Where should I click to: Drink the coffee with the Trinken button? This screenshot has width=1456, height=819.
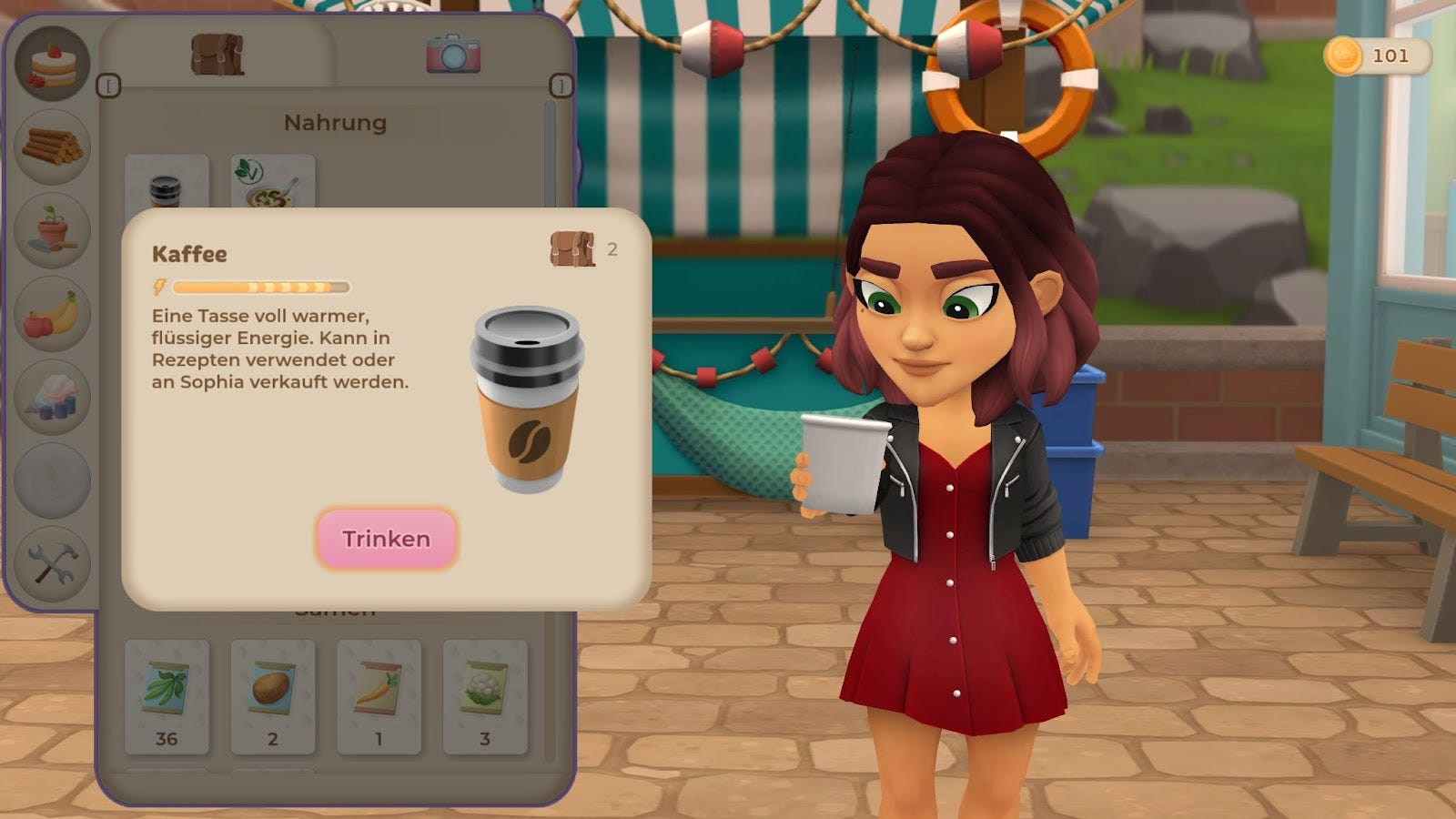tap(386, 539)
